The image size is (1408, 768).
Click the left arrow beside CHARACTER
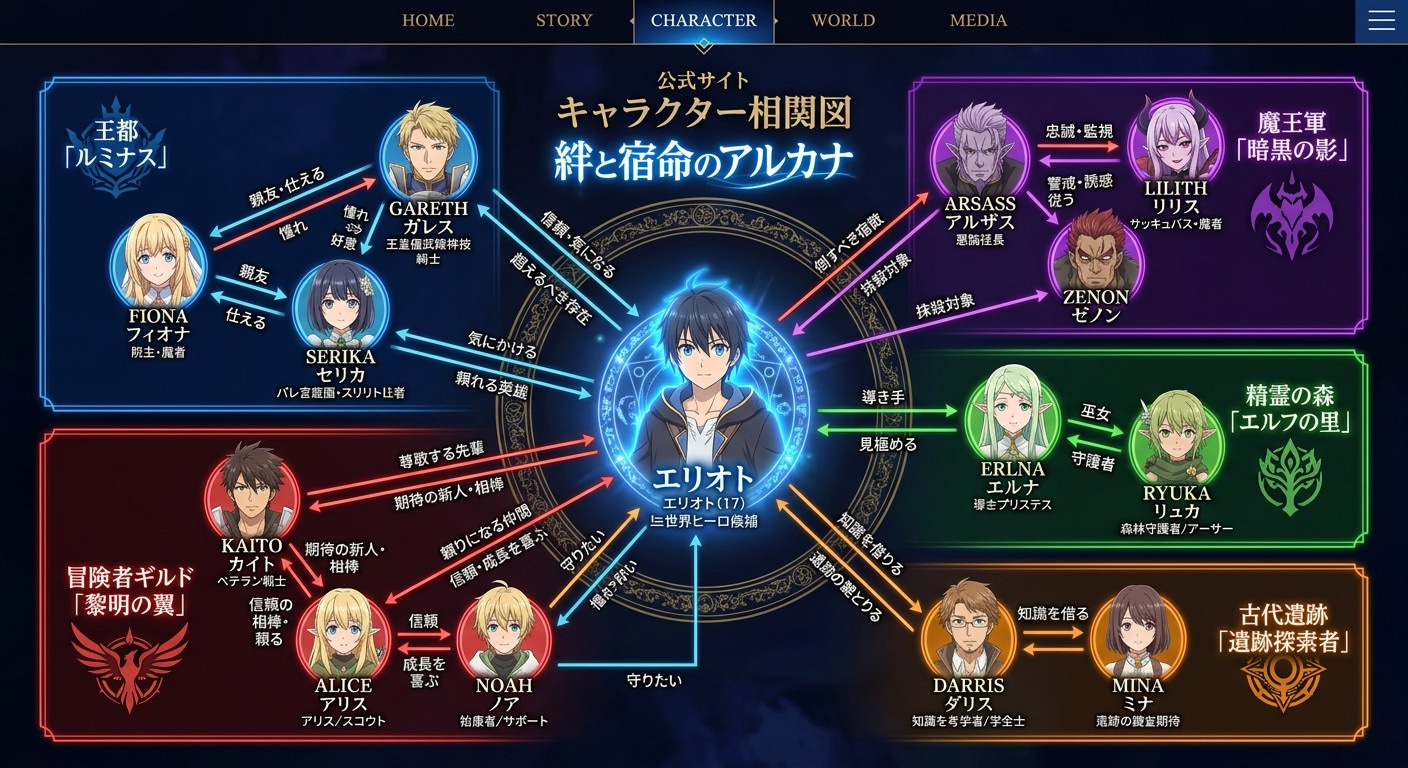pos(632,21)
